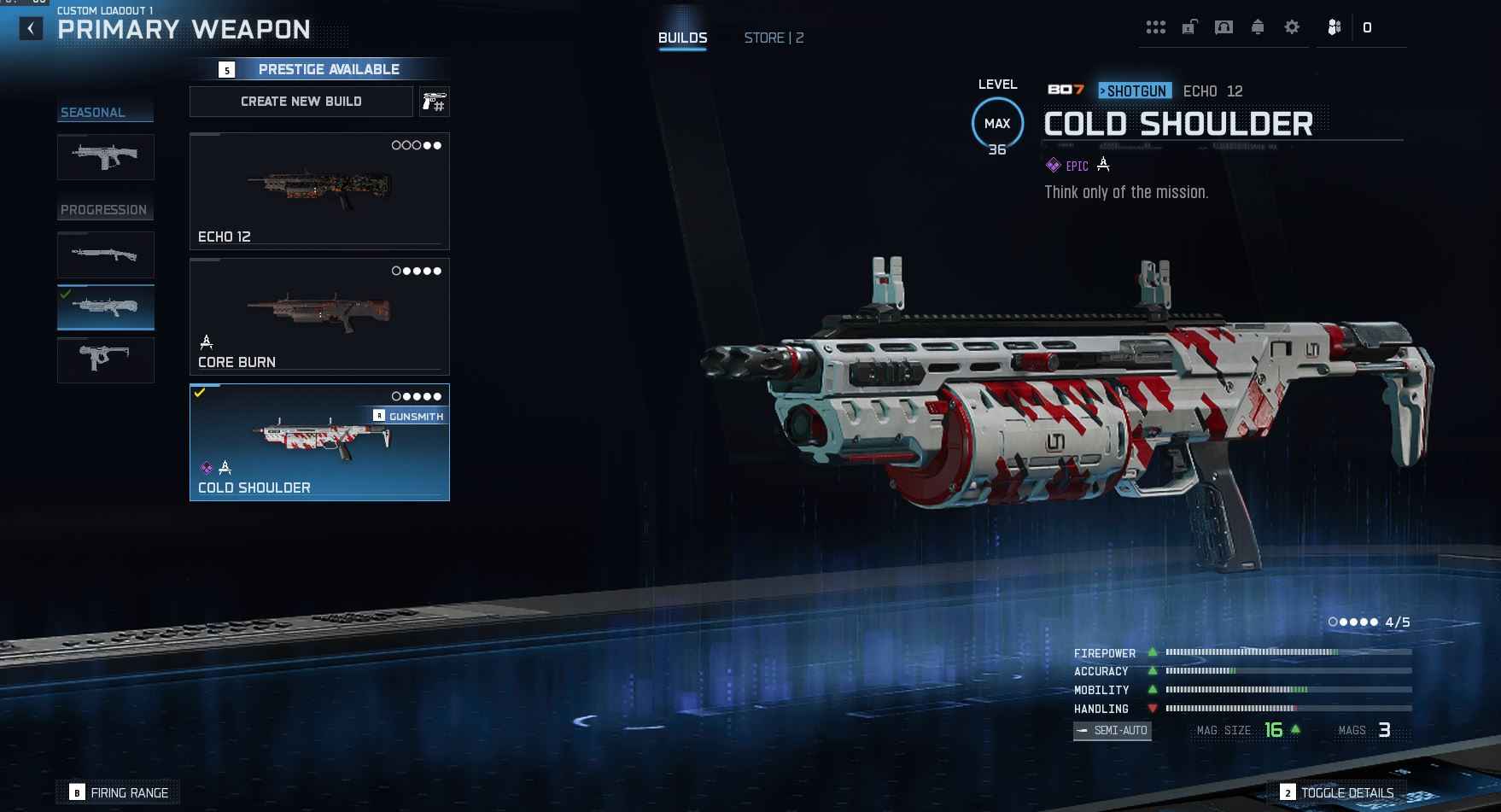Select the pump shotgun under Progression
Screen dimensions: 1501x812
pyautogui.click(x=106, y=254)
